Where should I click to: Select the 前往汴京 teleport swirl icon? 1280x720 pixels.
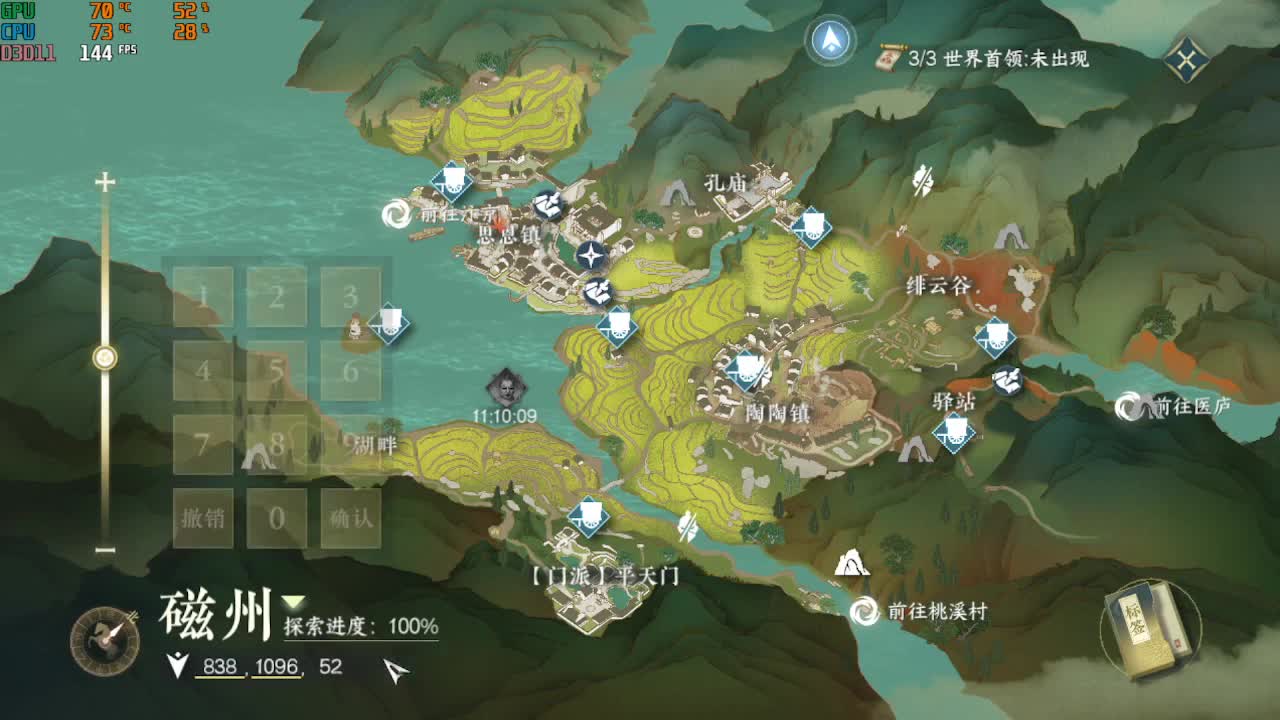396,212
